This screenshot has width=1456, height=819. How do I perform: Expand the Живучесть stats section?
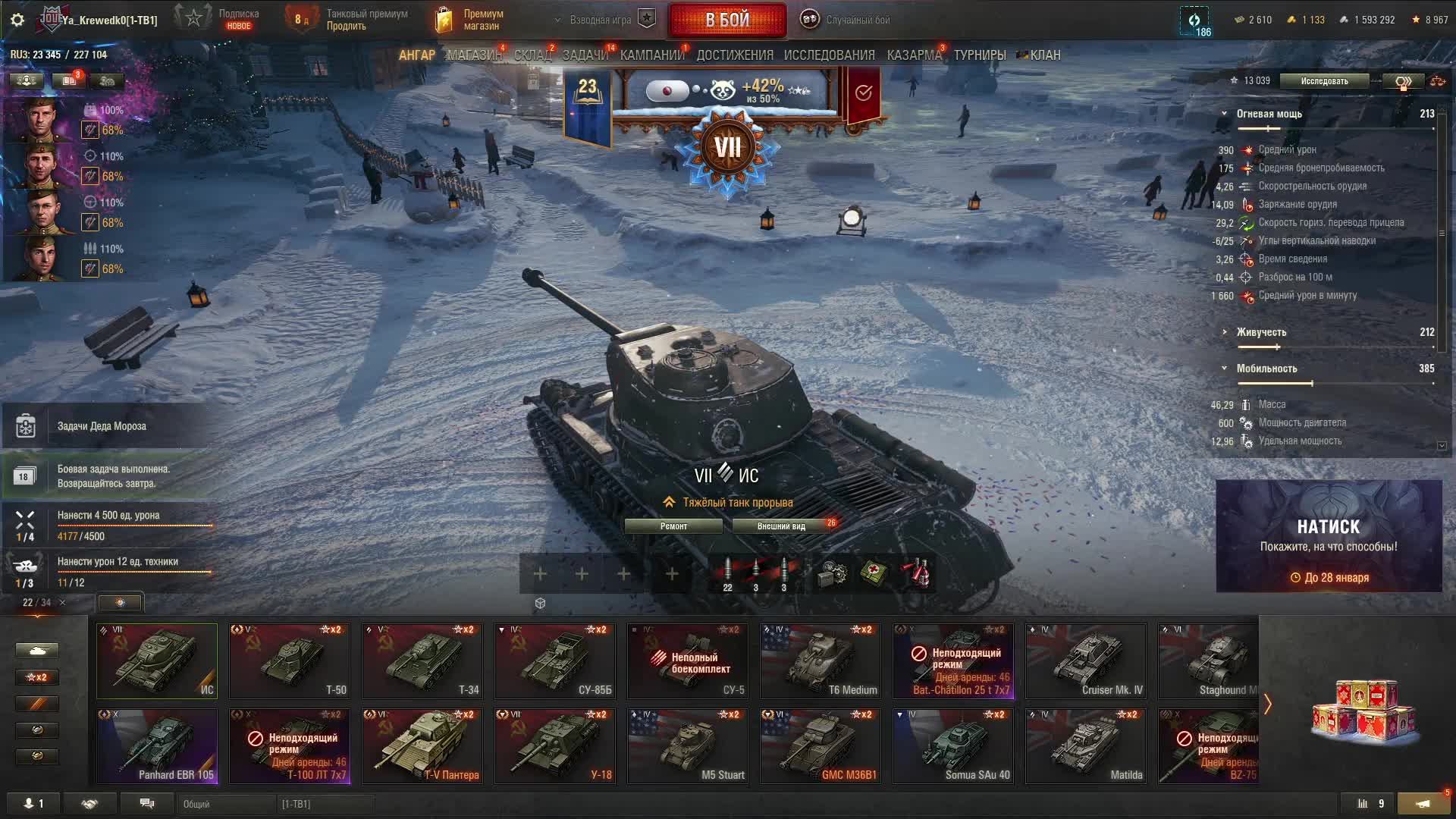pyautogui.click(x=1261, y=332)
